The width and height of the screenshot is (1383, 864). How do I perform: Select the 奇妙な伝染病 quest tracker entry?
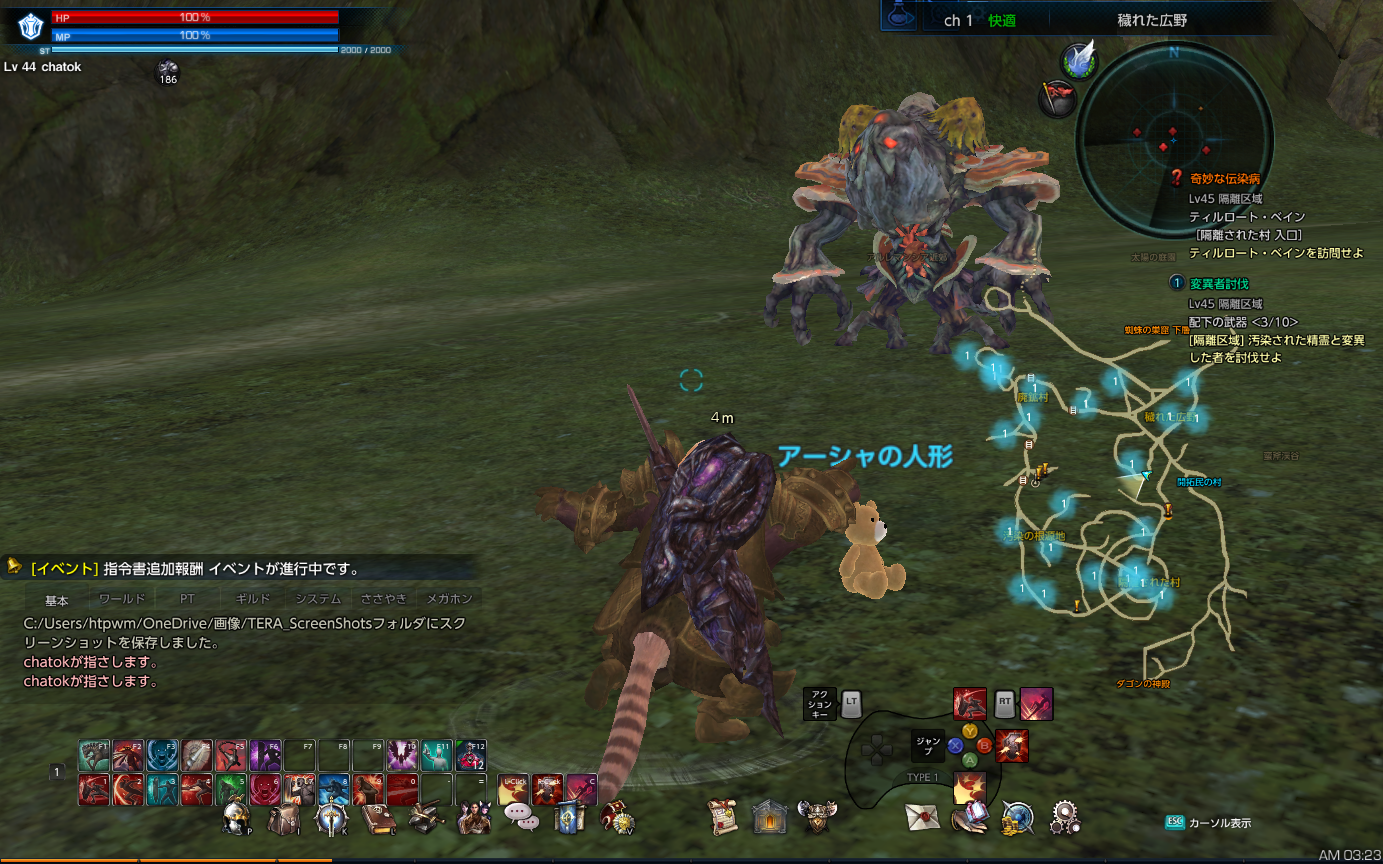[x=1224, y=179]
